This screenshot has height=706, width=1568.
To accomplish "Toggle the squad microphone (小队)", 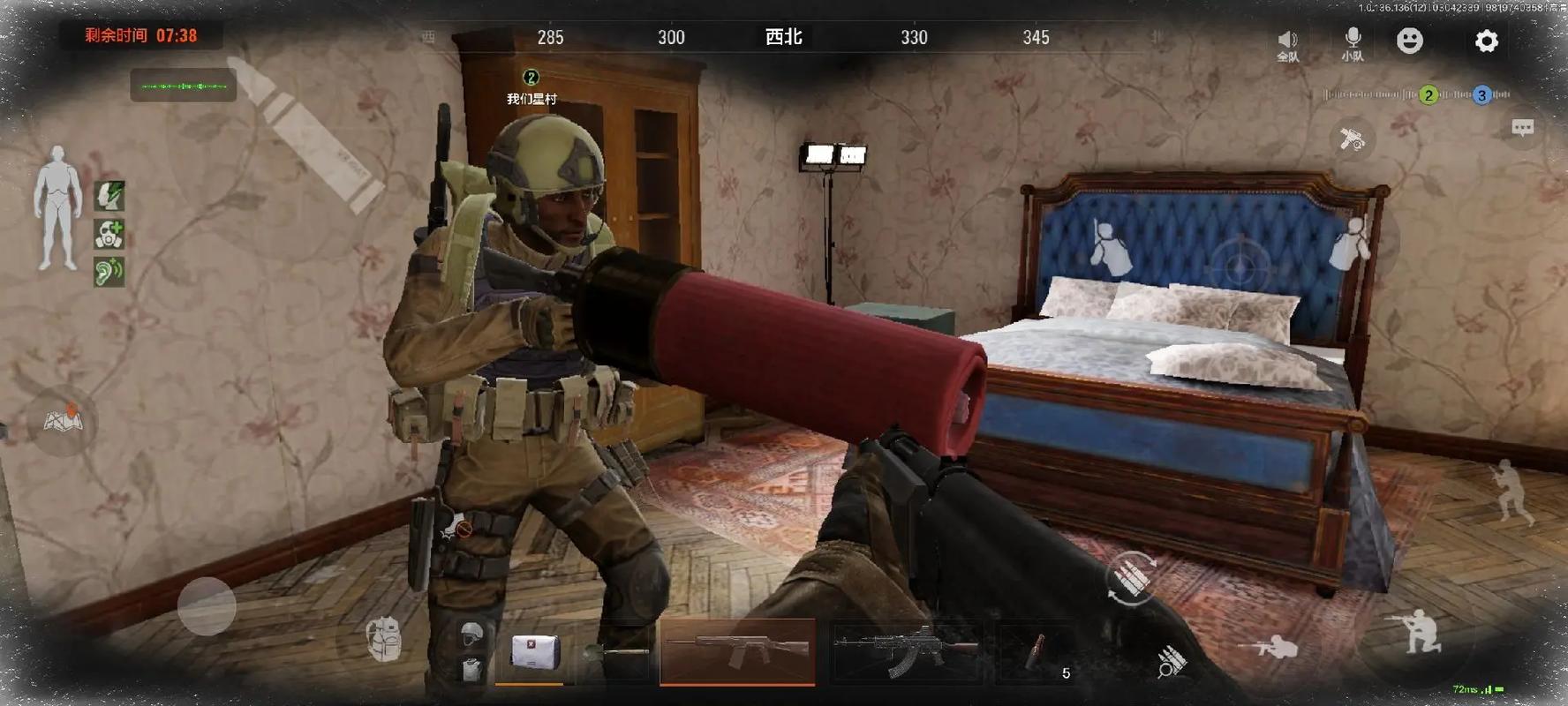I will click(x=1353, y=42).
